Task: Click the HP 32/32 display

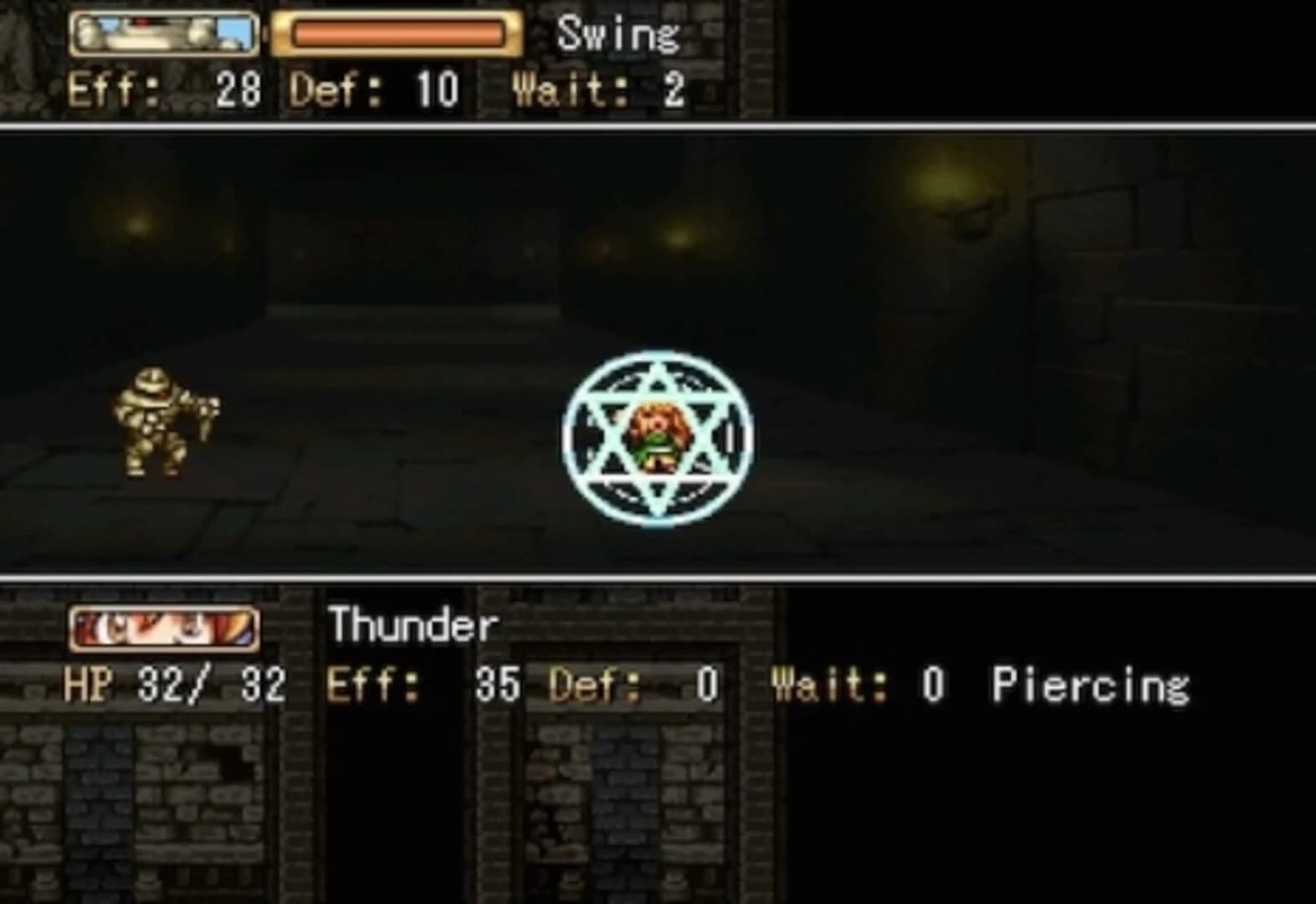Action: [x=177, y=686]
